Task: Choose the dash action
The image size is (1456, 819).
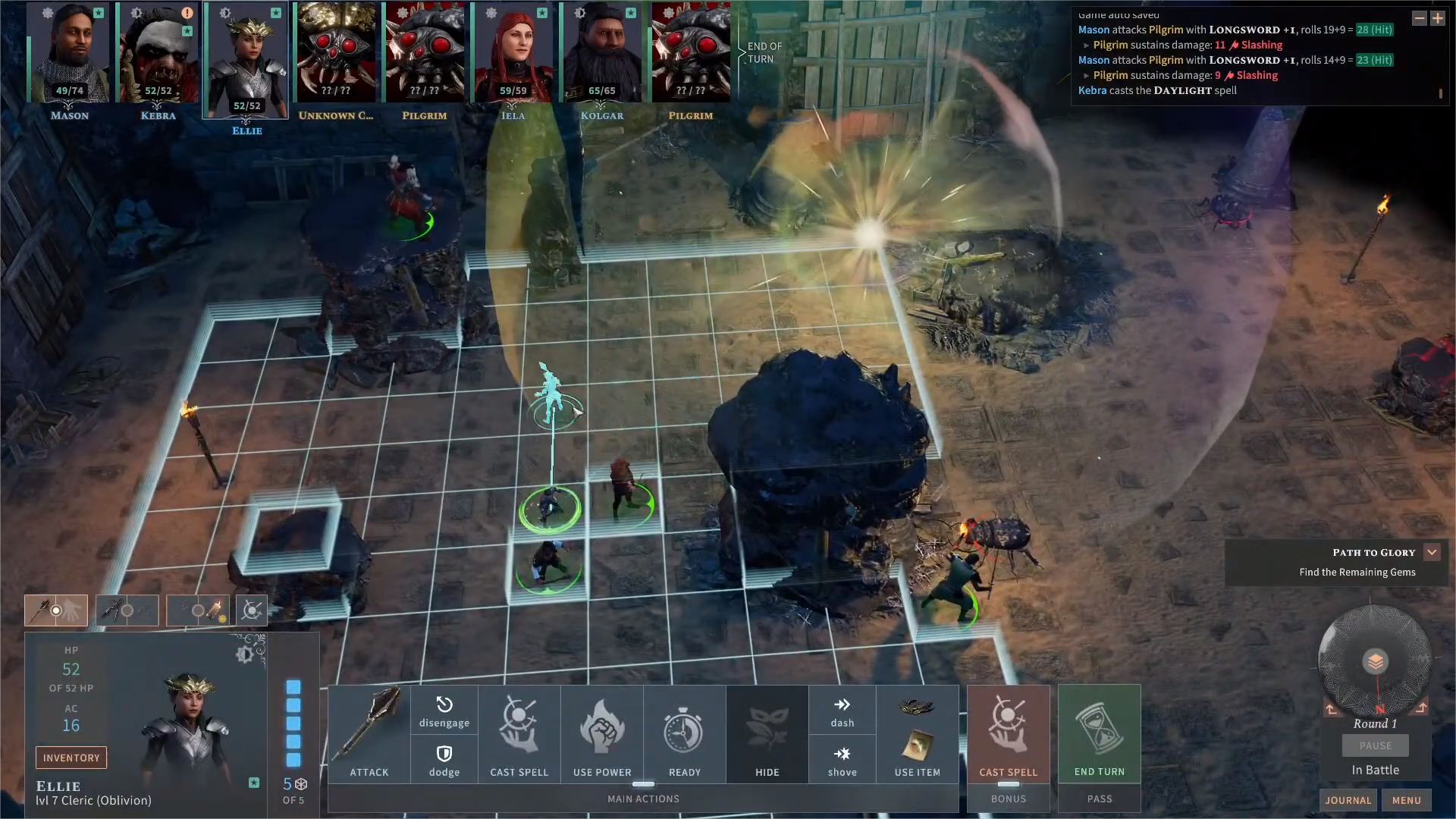Action: (842, 711)
